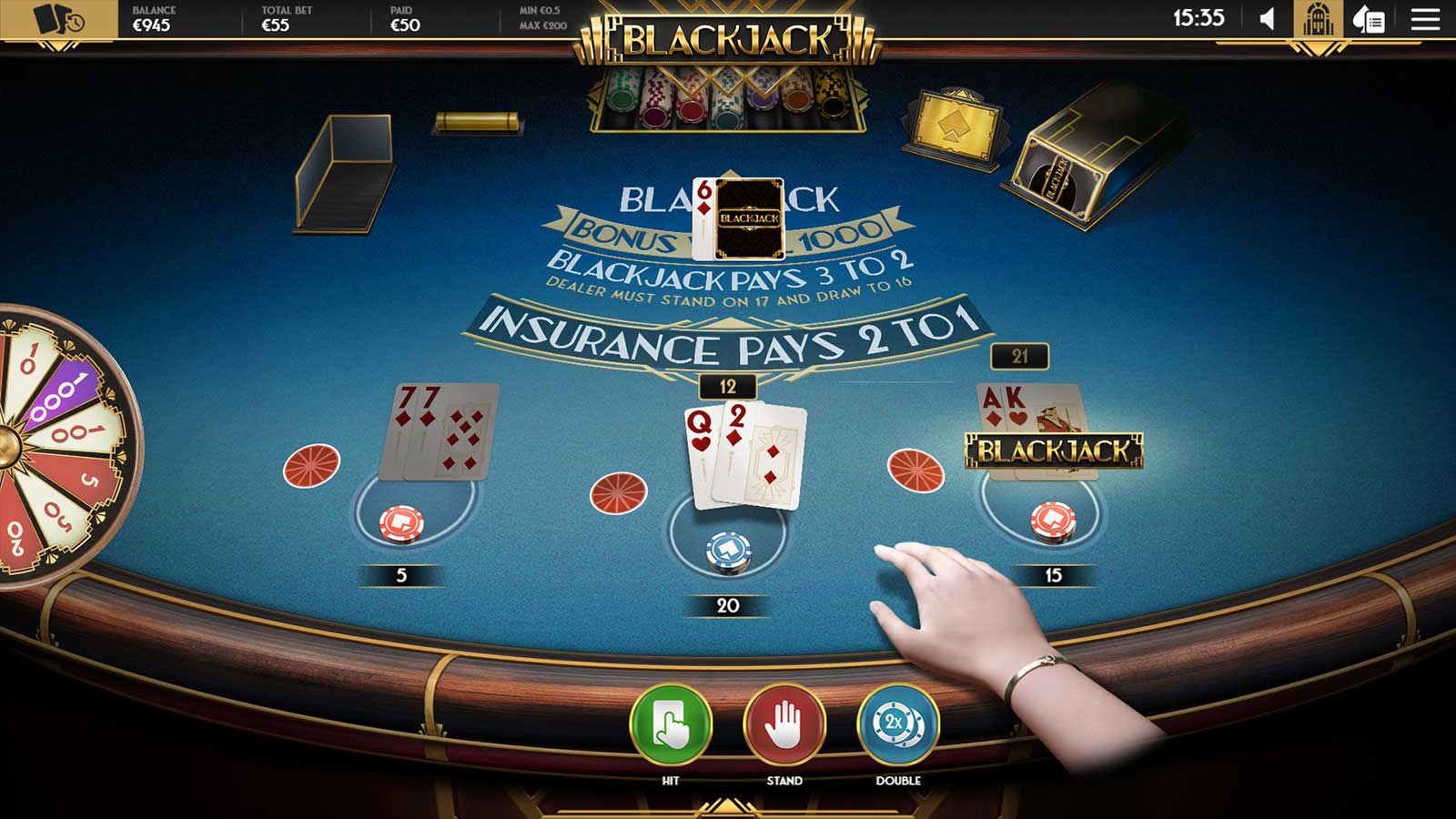Click the speaker to enable audio

(1265, 18)
